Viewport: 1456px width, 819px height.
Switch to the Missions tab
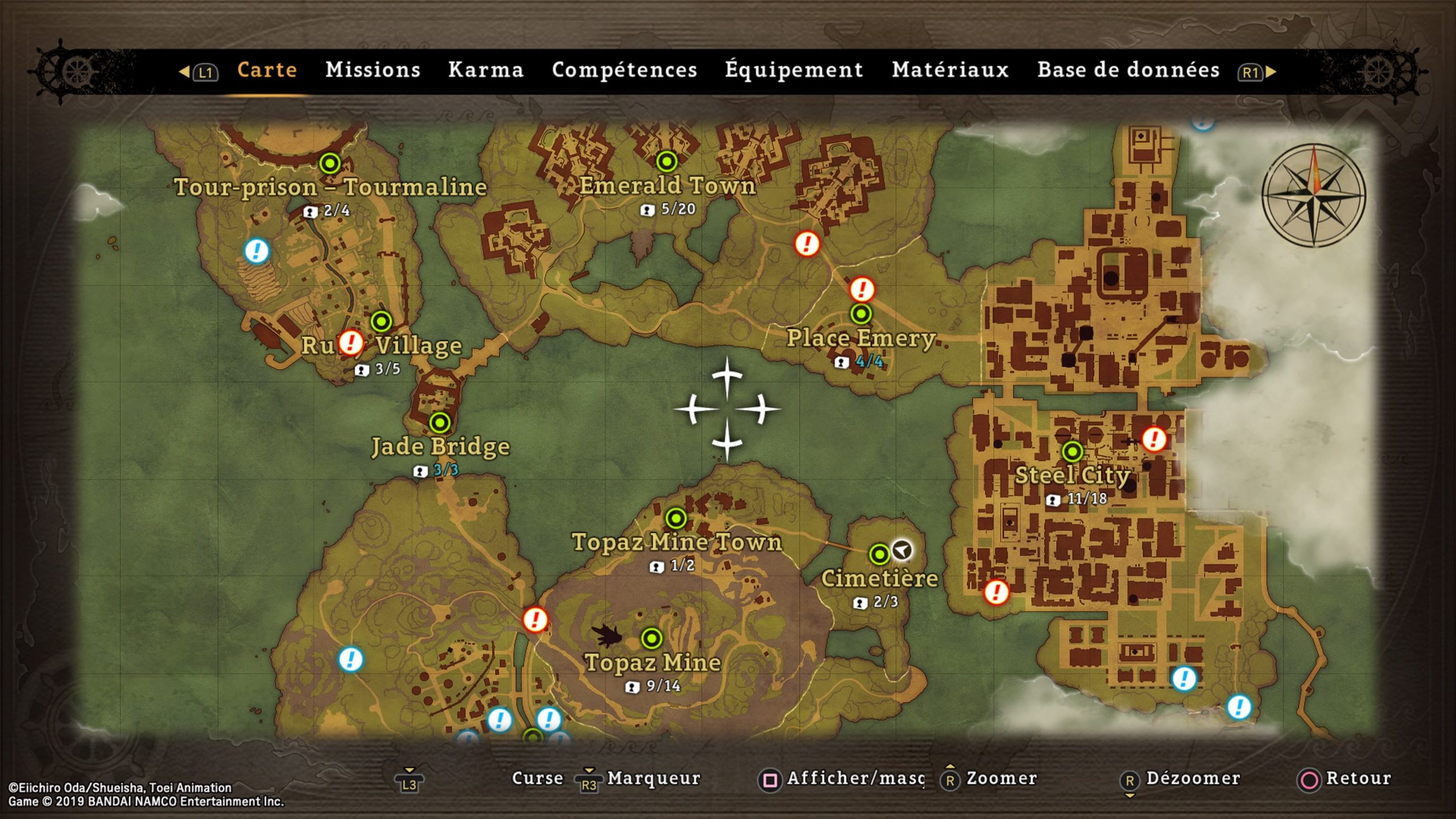(373, 70)
